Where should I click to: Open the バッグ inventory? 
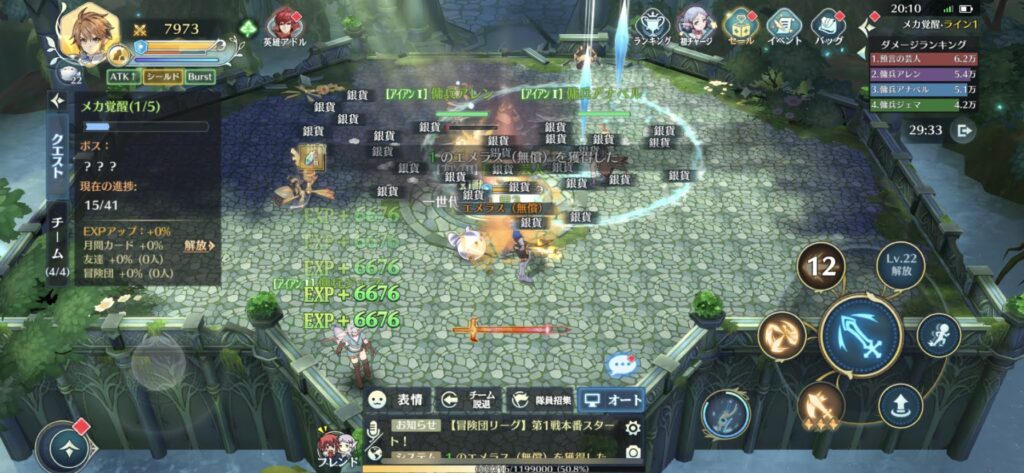click(x=829, y=26)
